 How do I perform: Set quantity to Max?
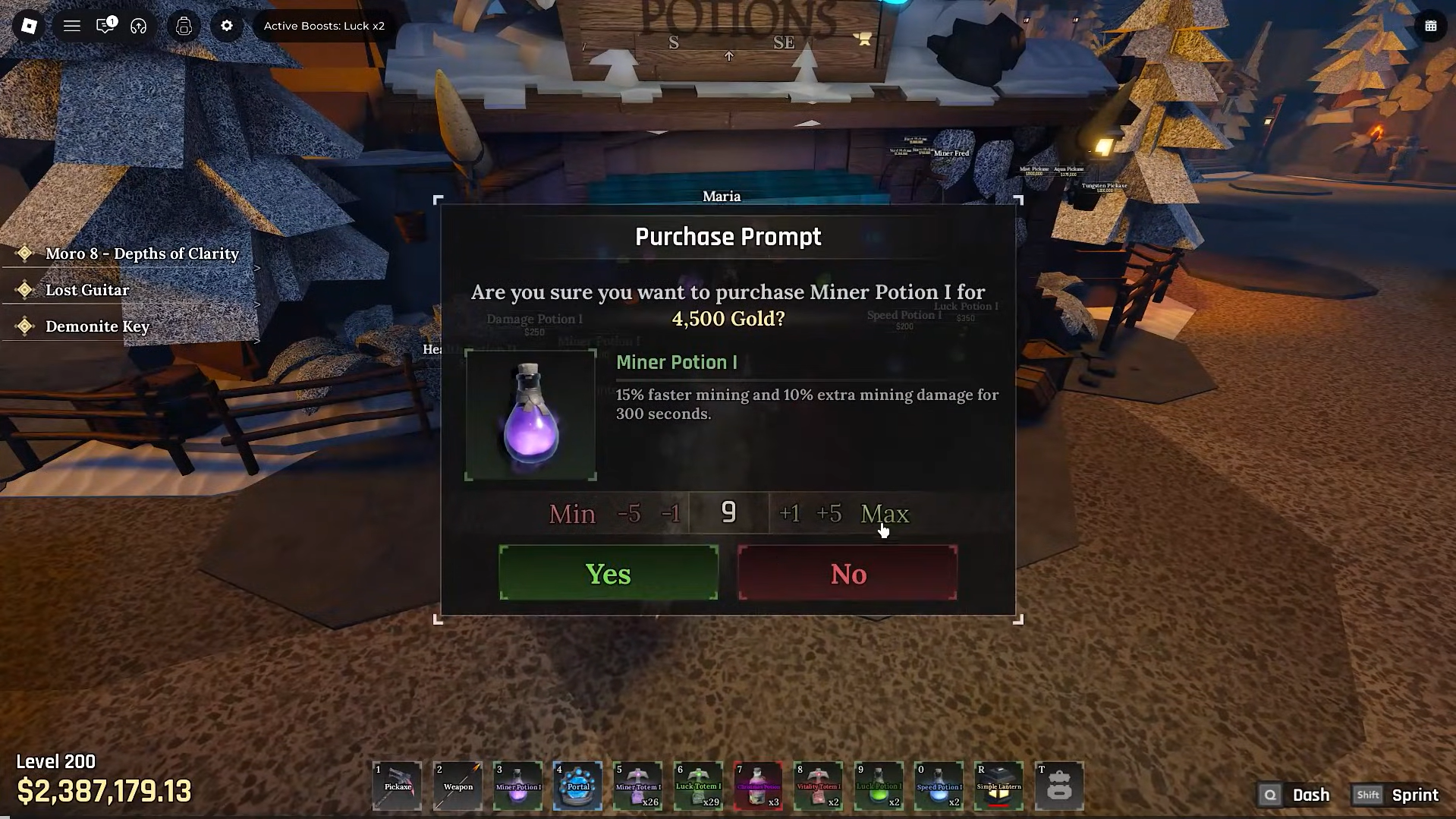(x=884, y=514)
